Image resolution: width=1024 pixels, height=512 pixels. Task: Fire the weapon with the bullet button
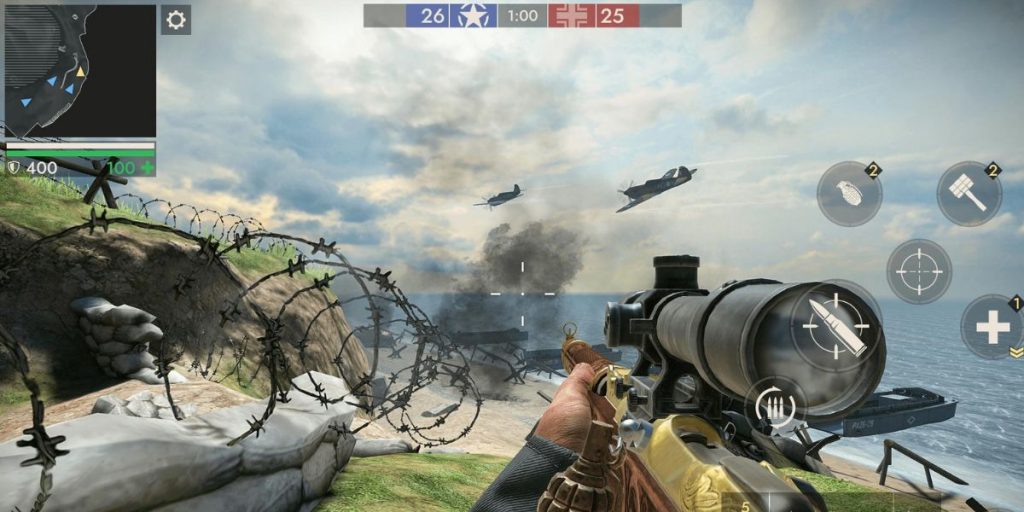835,325
